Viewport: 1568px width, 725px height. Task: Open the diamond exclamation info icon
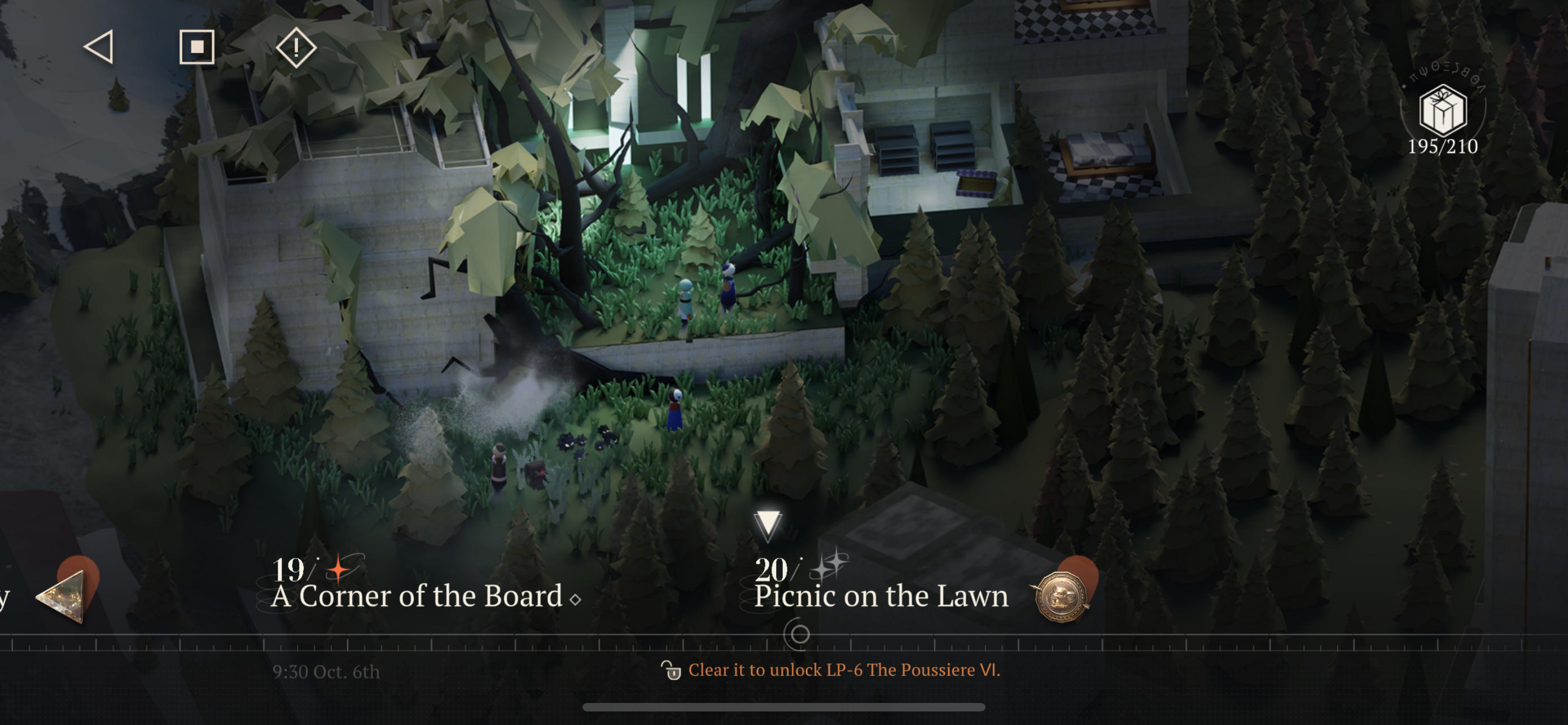pos(296,47)
